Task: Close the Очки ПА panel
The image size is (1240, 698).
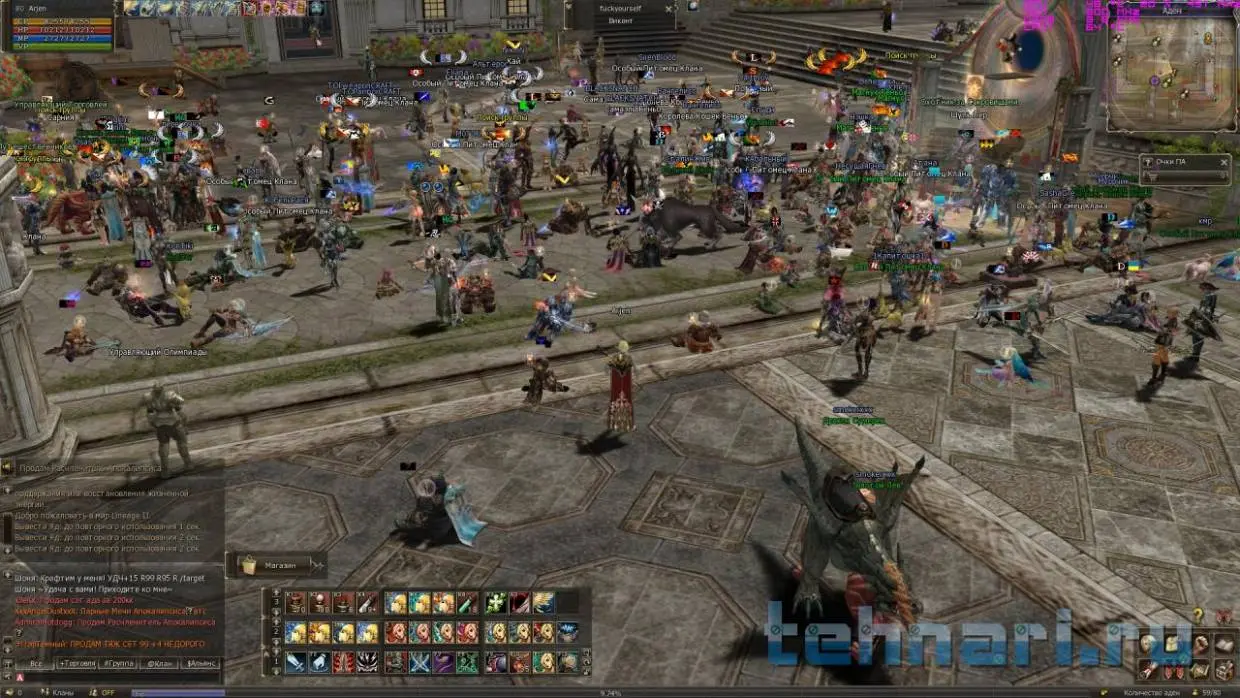Action: click(1224, 162)
